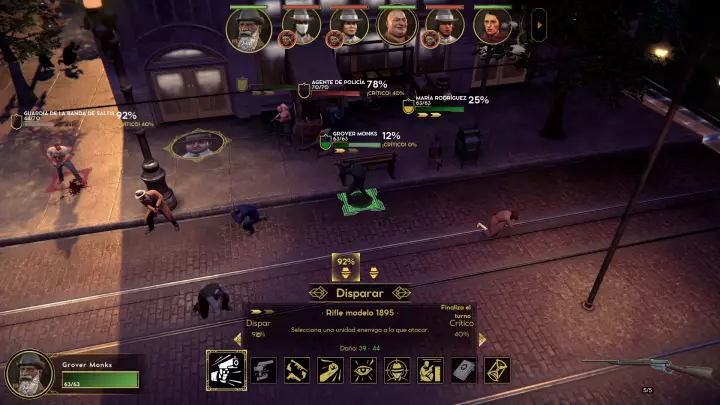This screenshot has height=405, width=720.
Task: End turn with the hourglass icon
Action: [497, 370]
